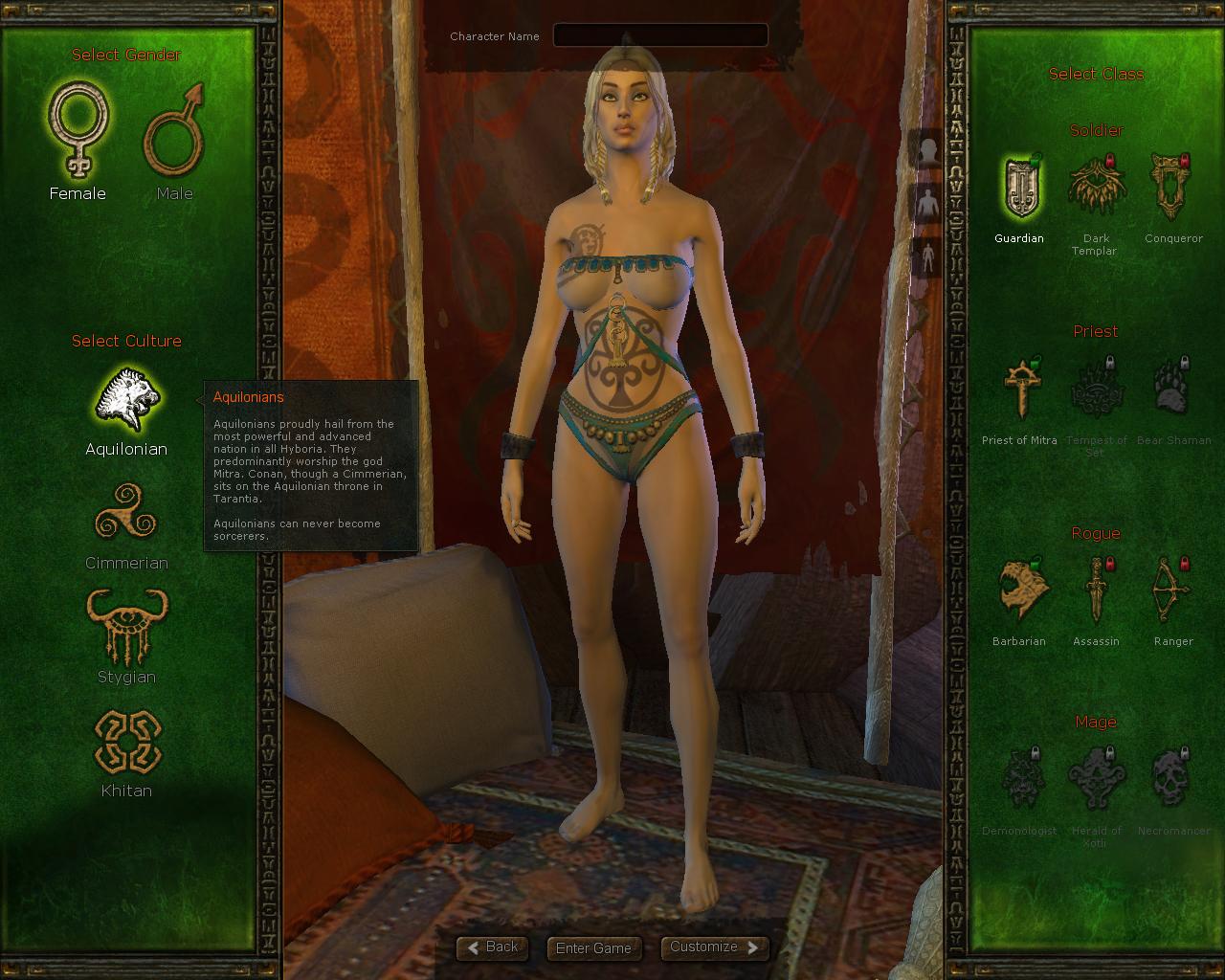Go Back to the previous screen
Screen dimensions: 1225x980
[x=493, y=947]
